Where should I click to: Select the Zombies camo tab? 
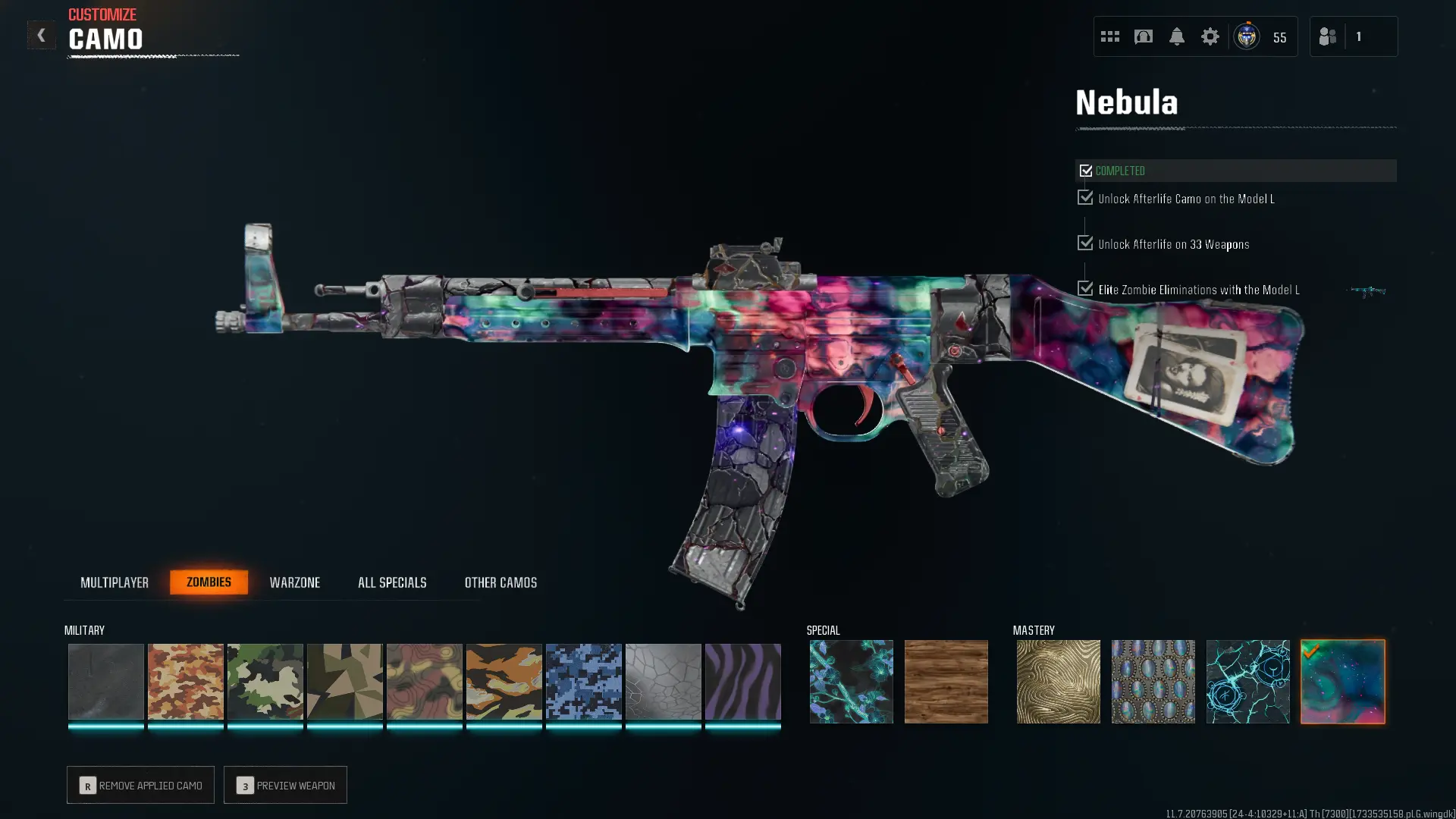point(209,582)
